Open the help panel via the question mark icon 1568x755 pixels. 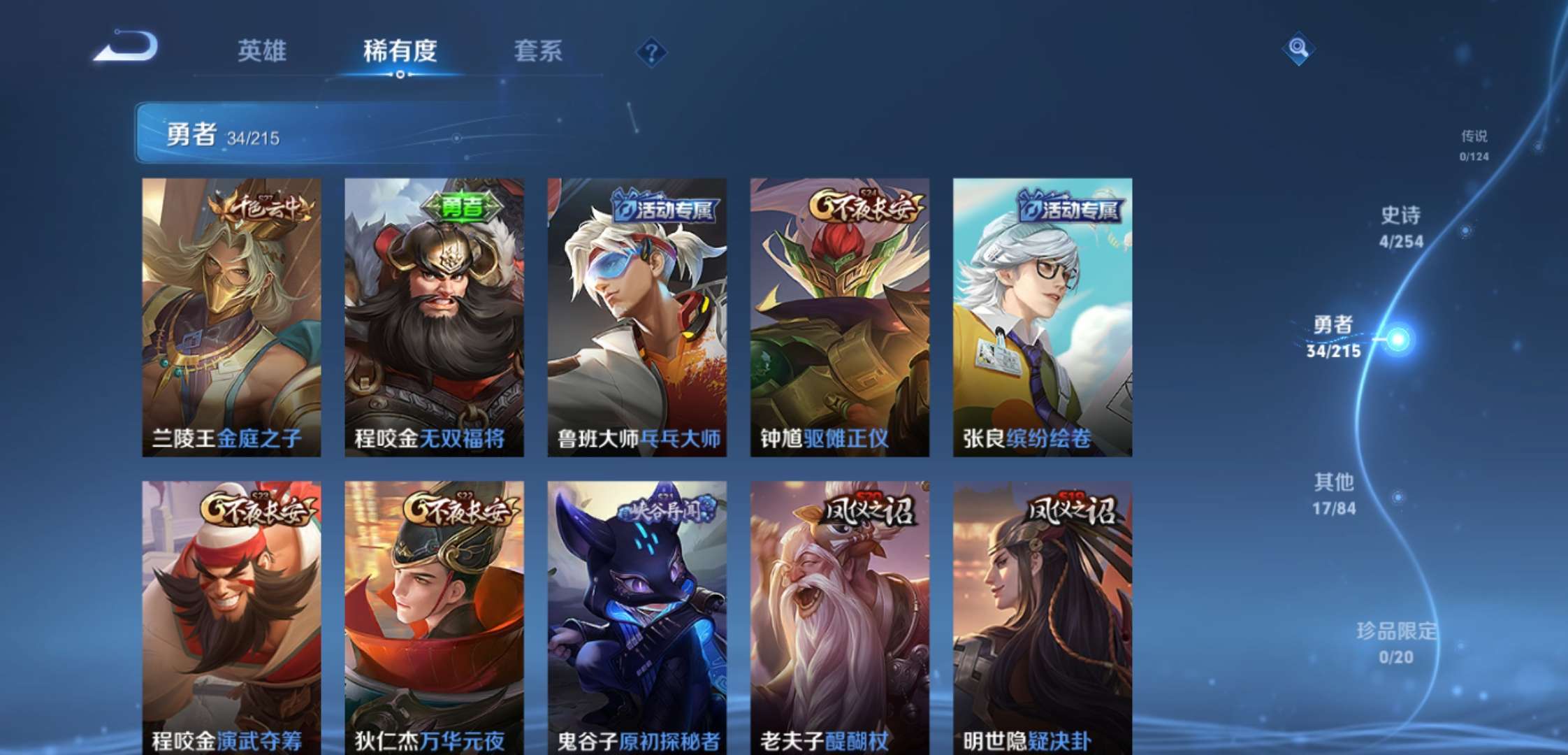coord(651,50)
